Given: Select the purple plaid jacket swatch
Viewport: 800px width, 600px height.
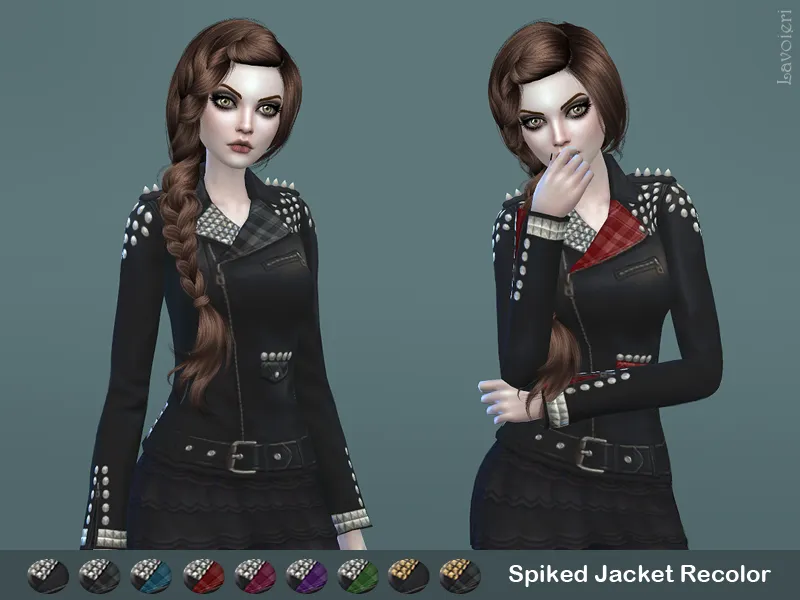Looking at the screenshot, I should (x=305, y=575).
